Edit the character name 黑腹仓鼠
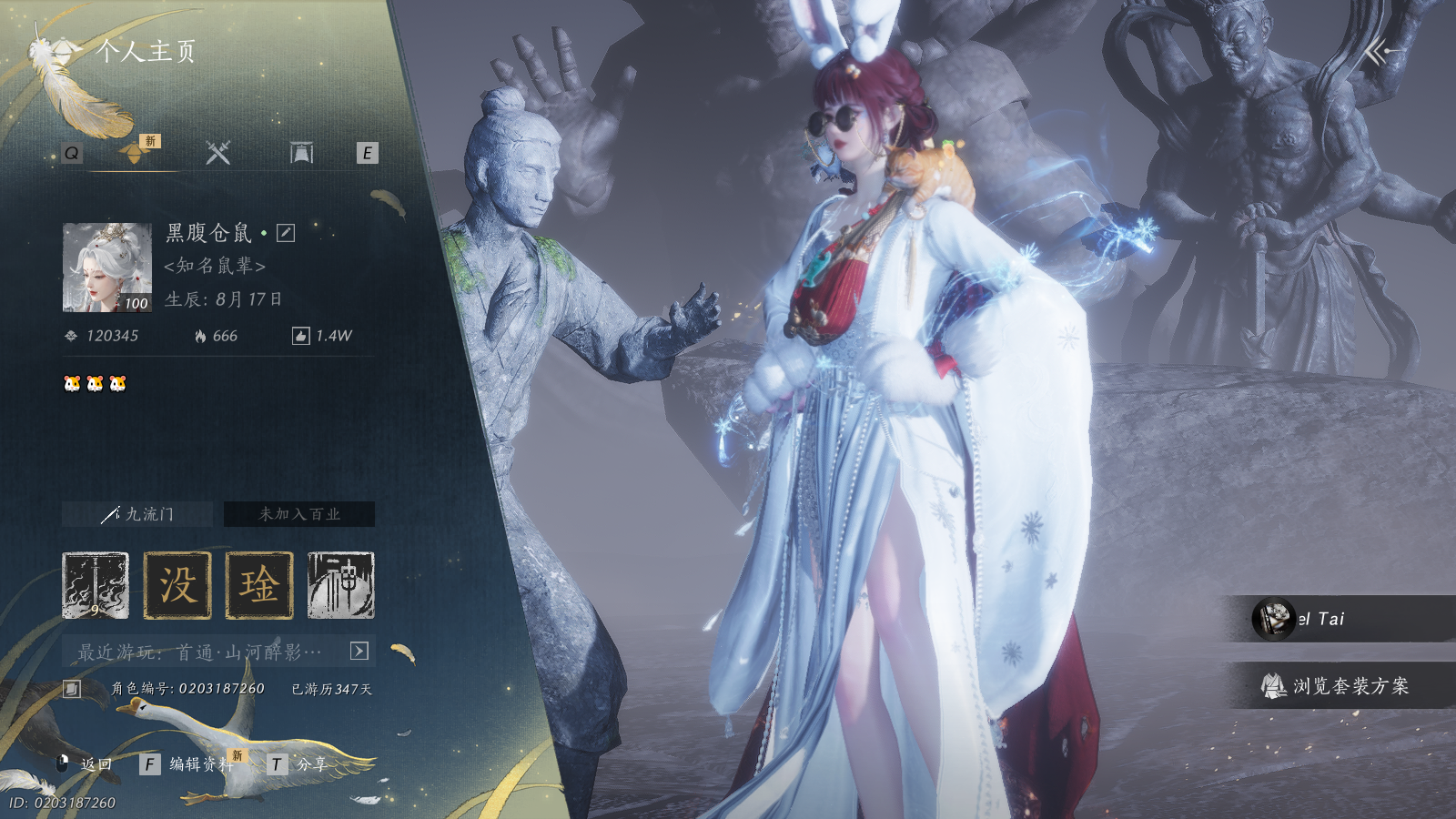The image size is (1456, 819). click(286, 233)
